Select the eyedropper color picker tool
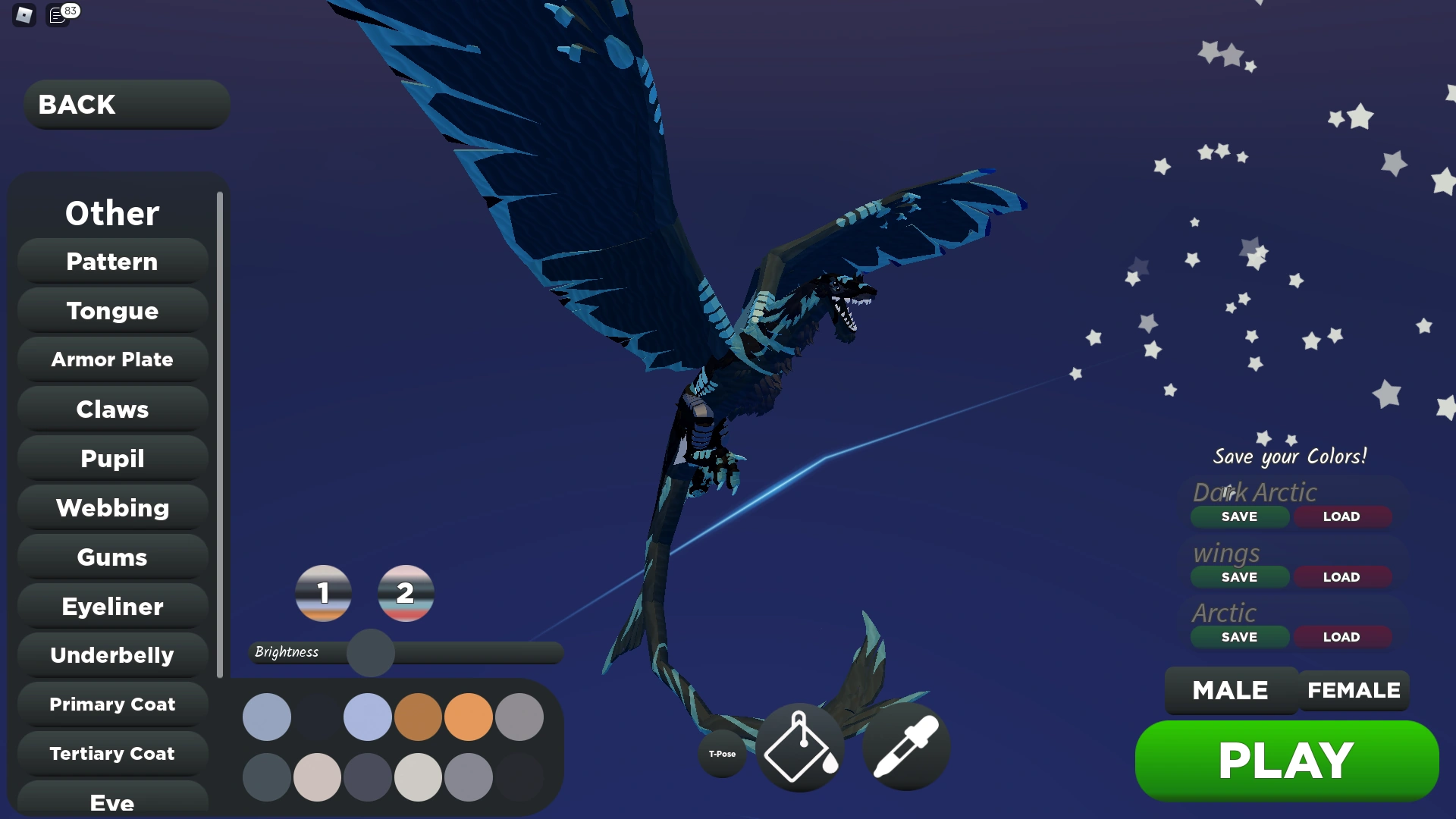1456x819 pixels. (x=905, y=747)
